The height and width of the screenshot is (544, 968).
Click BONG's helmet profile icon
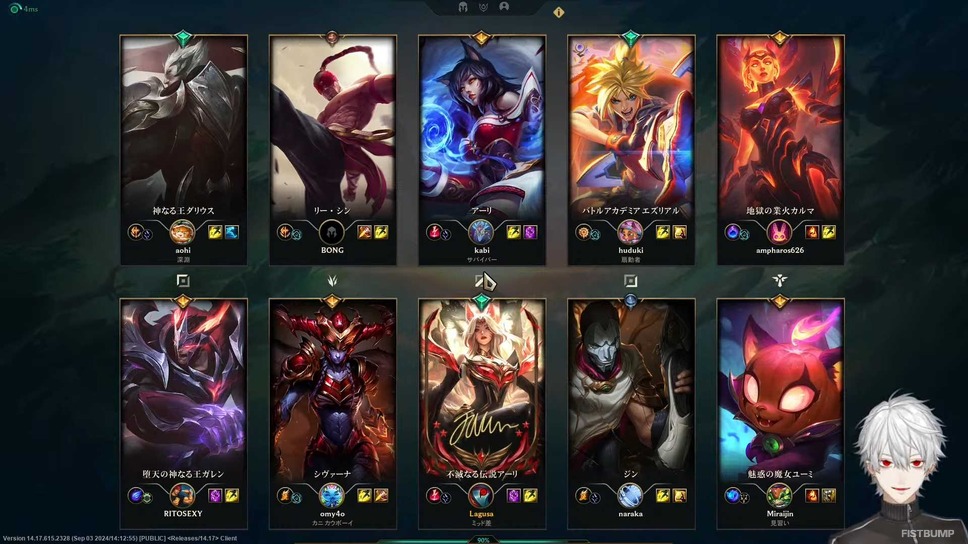[x=332, y=232]
